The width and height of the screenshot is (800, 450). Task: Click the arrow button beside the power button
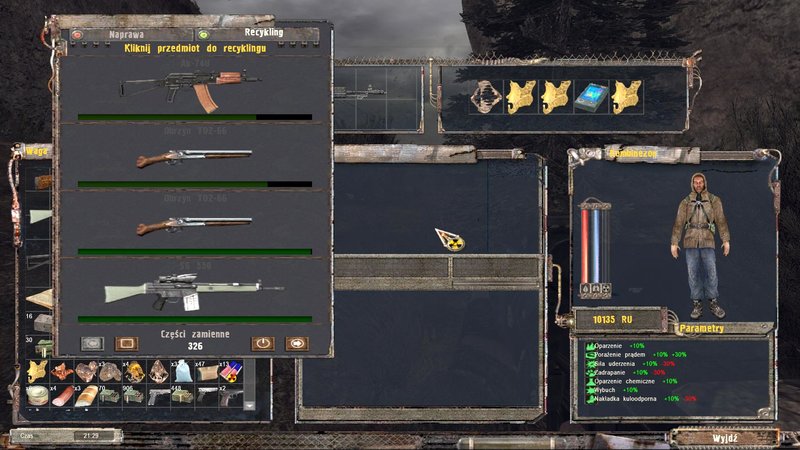296,343
